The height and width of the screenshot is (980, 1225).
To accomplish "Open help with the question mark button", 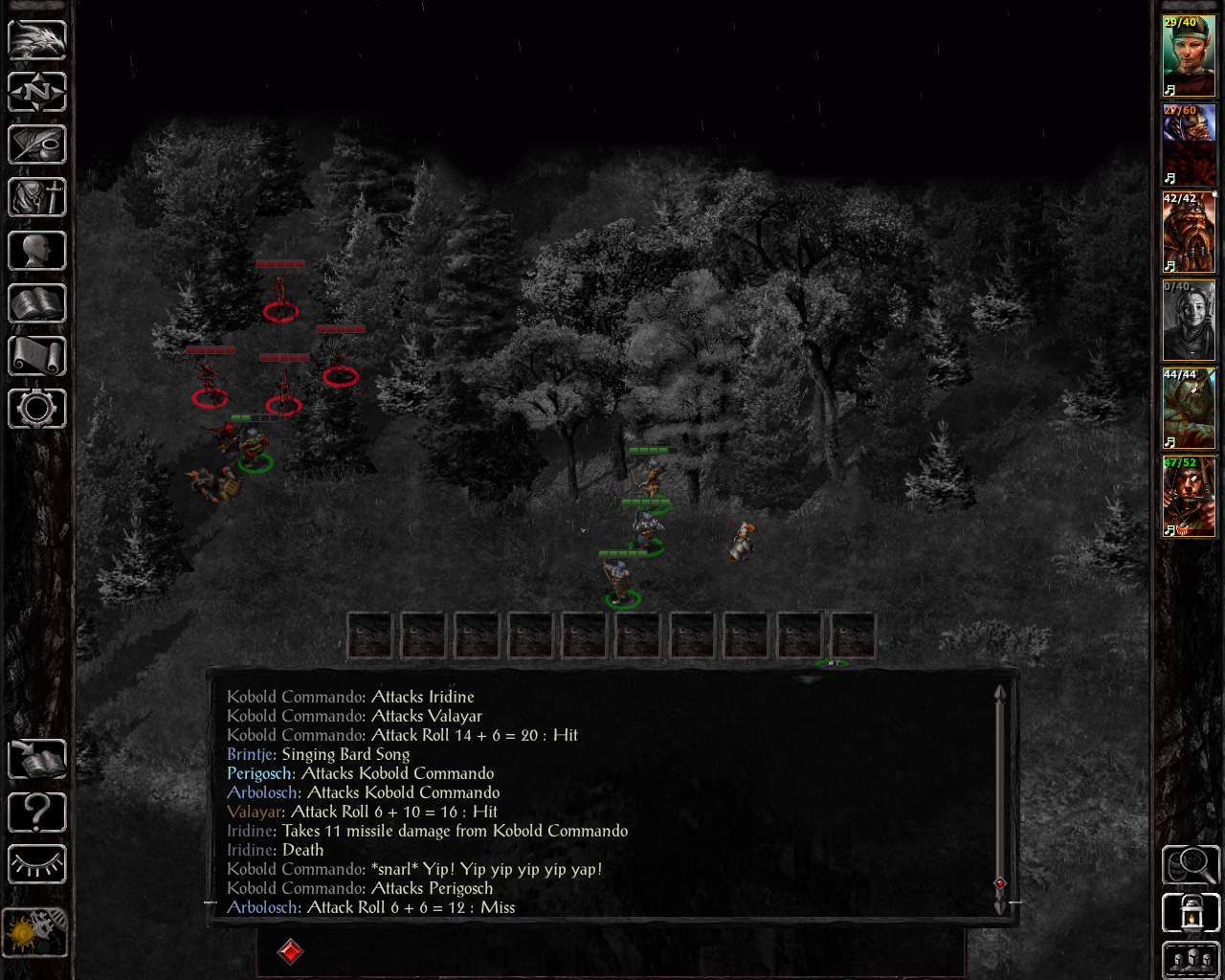I will coord(37,813).
